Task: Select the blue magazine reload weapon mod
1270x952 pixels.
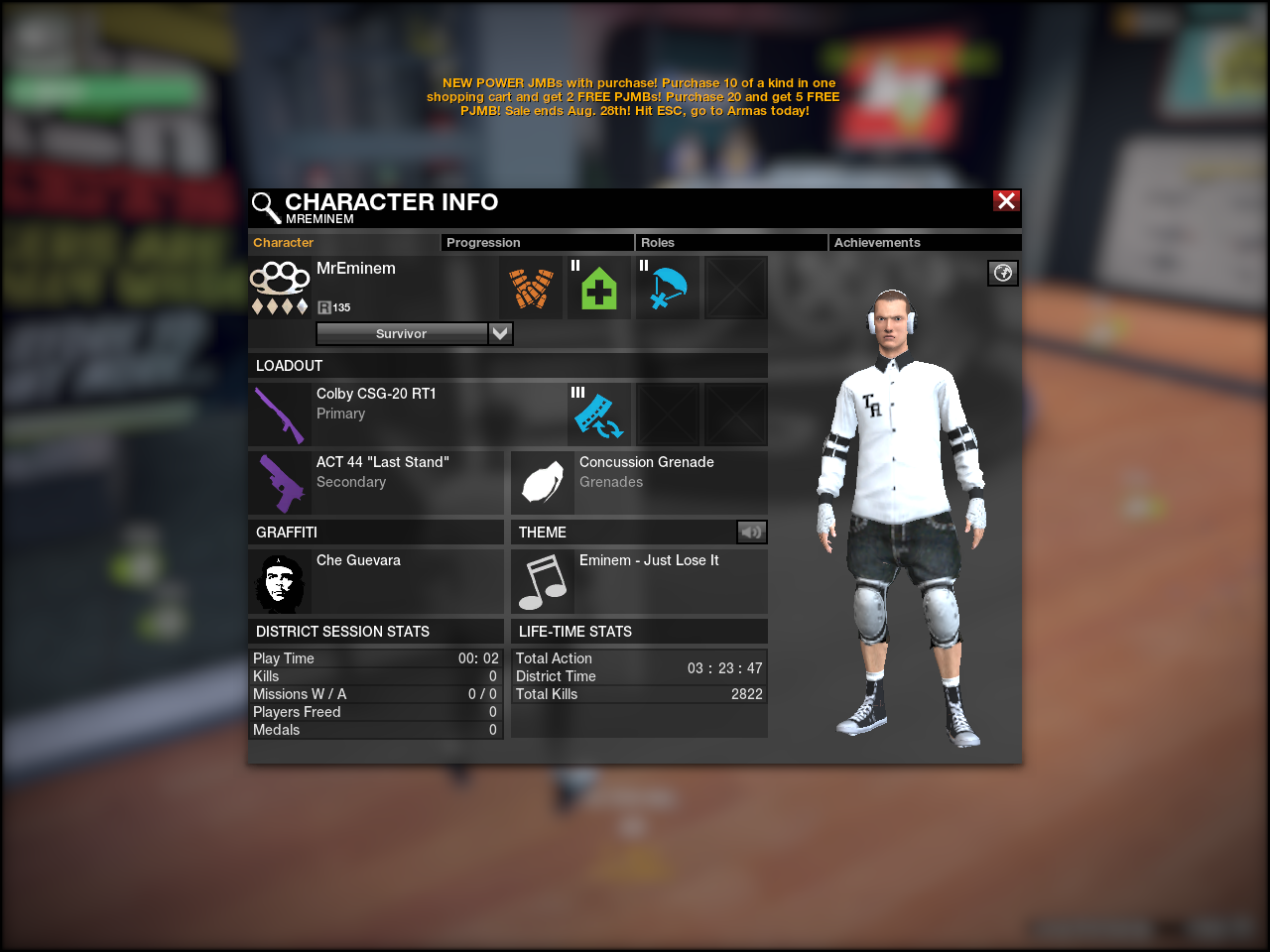Action: coord(599,415)
